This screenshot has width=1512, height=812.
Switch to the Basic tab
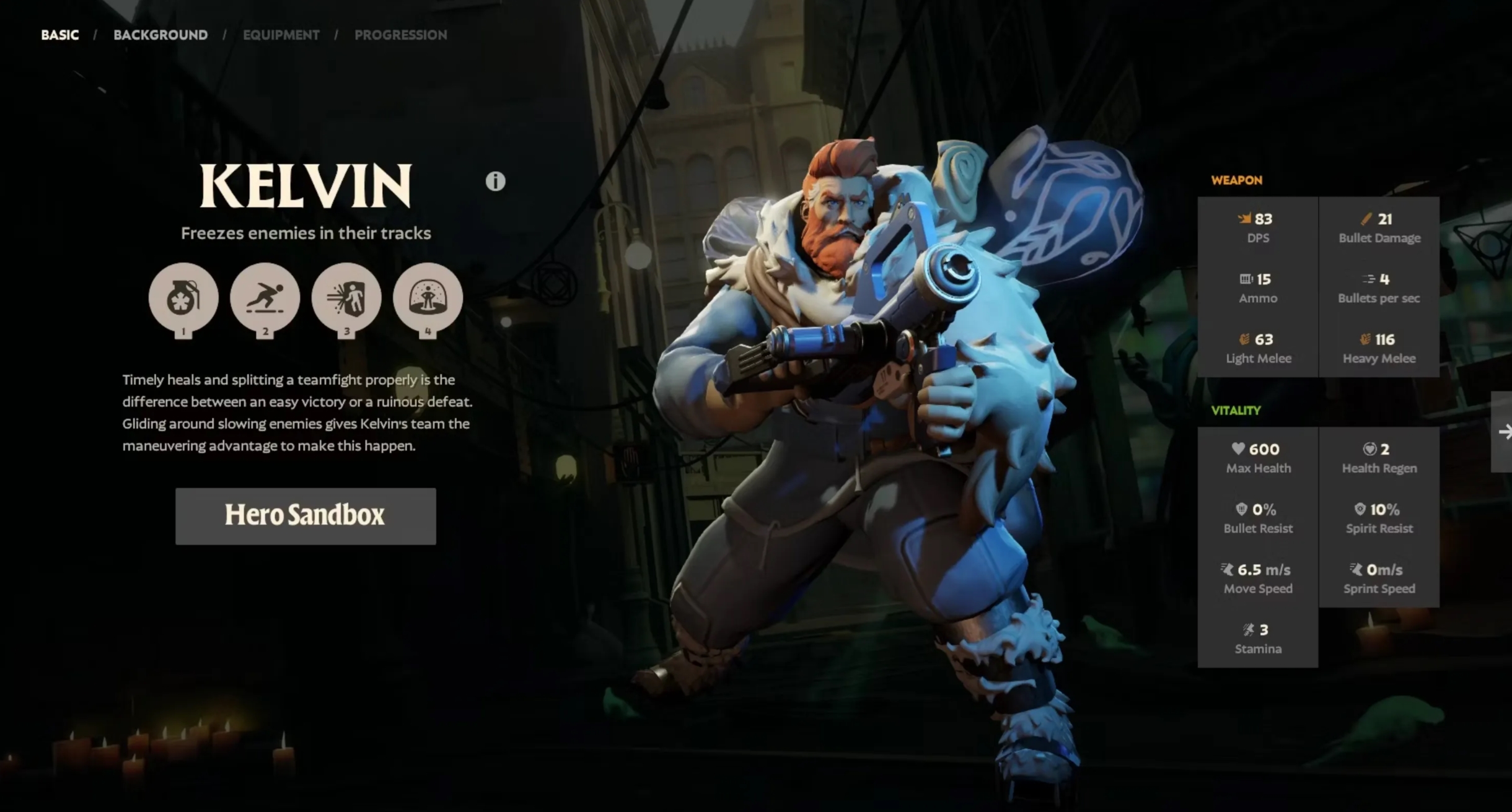click(x=60, y=35)
